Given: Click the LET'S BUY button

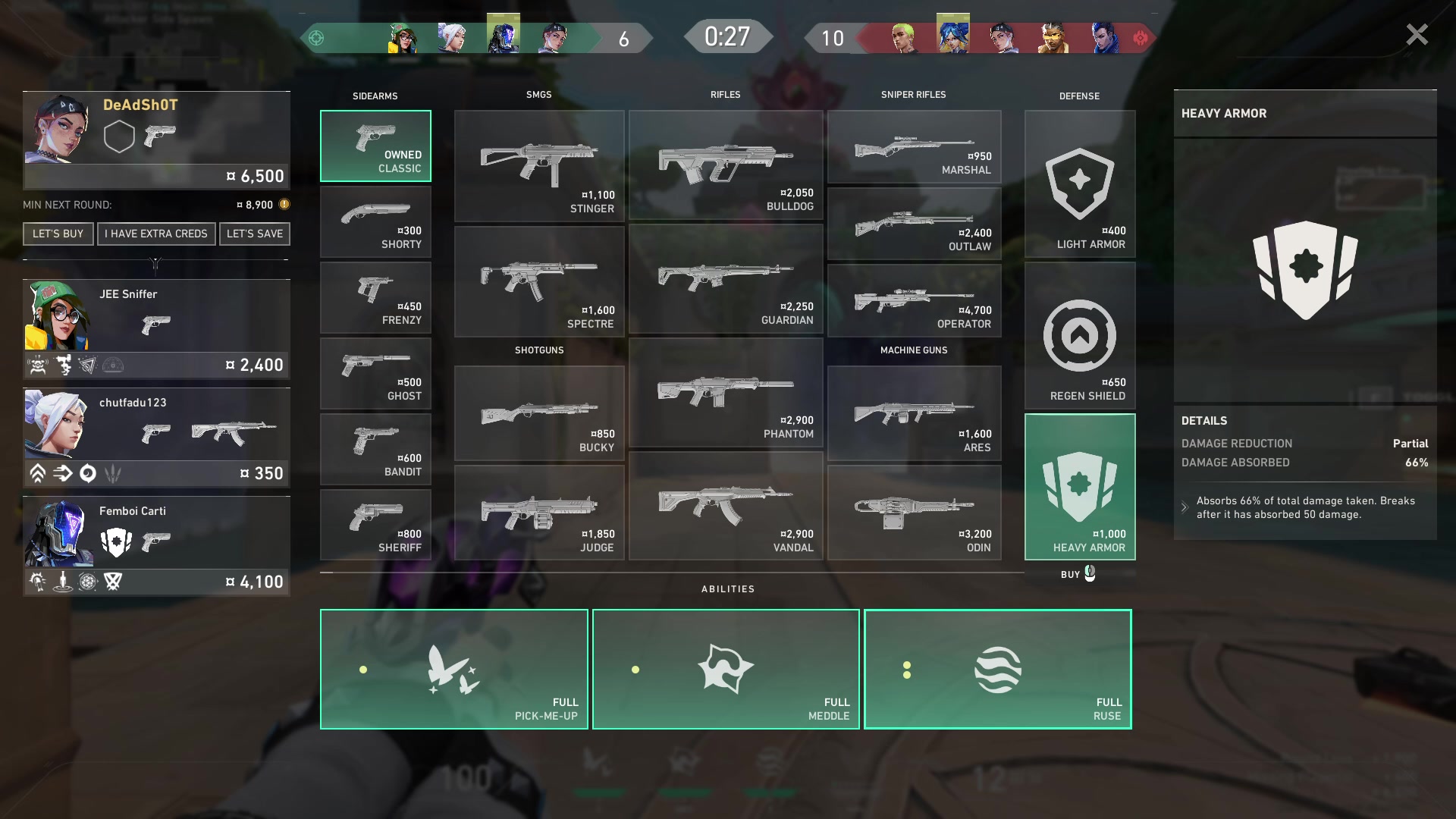Looking at the screenshot, I should click(58, 234).
